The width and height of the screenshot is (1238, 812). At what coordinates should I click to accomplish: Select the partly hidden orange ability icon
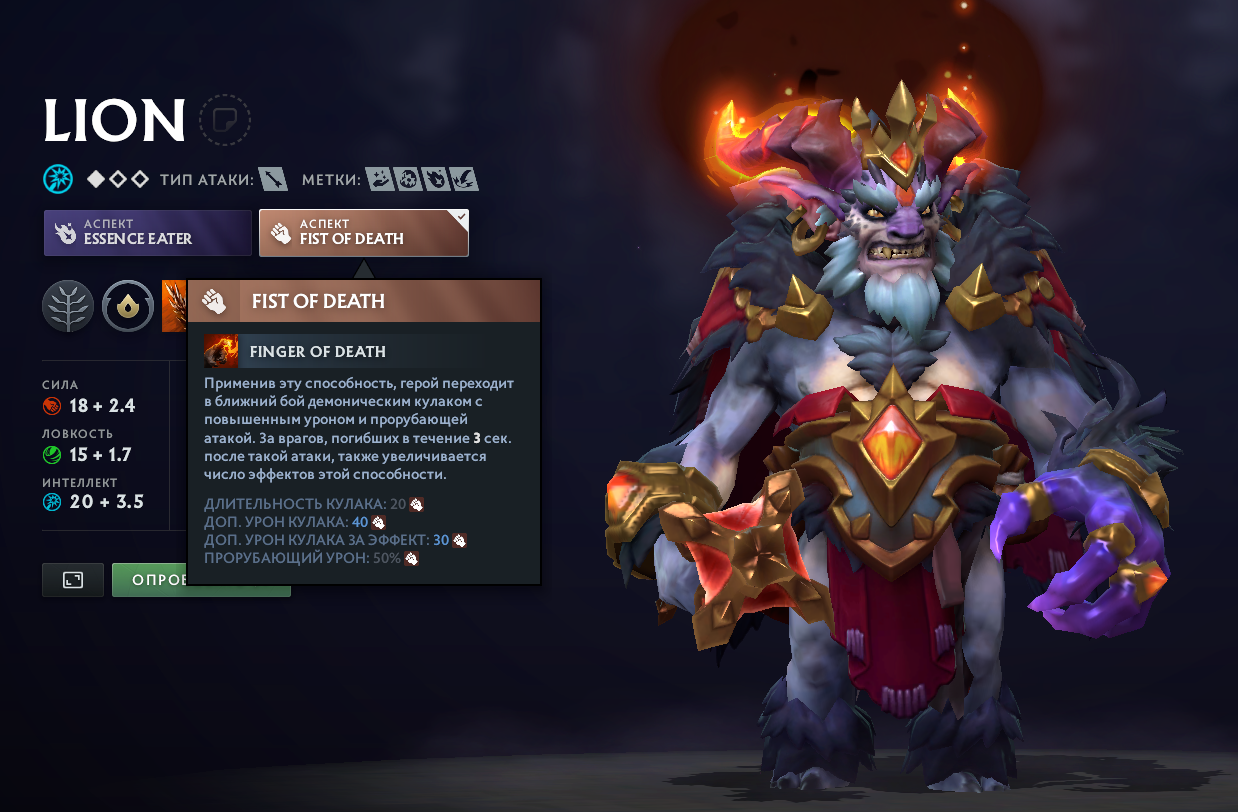[174, 306]
